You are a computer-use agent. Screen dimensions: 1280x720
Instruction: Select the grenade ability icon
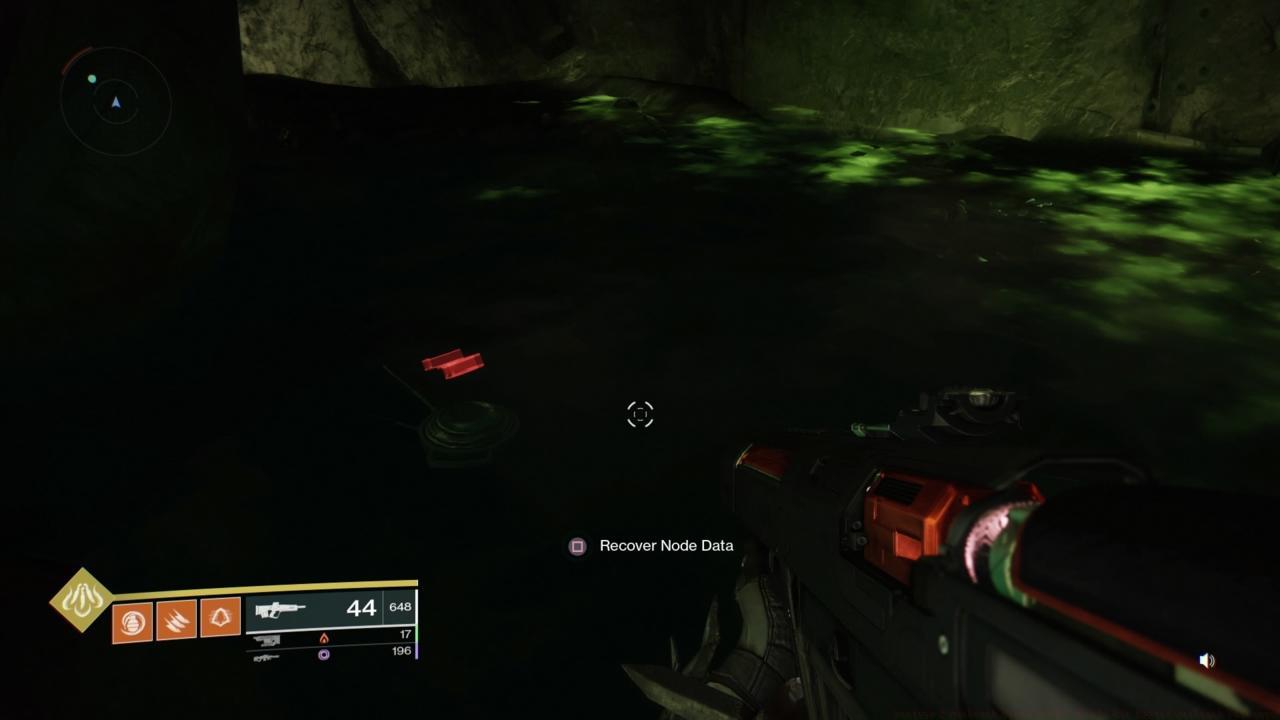click(132, 622)
